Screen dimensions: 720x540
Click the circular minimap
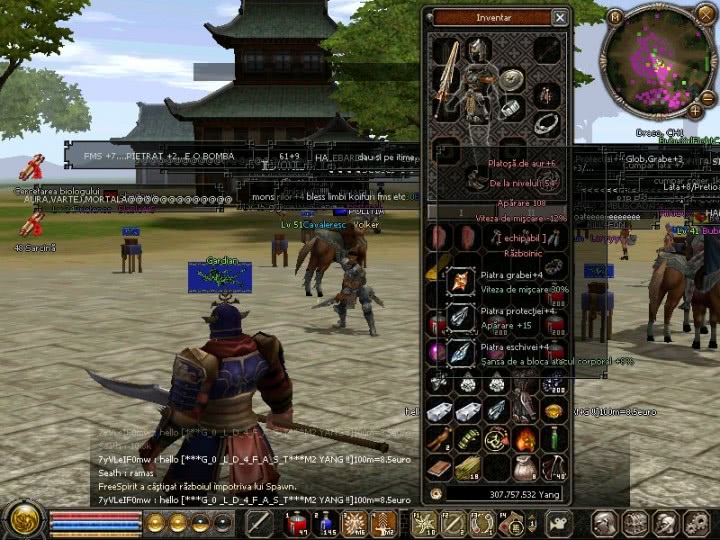[655, 64]
